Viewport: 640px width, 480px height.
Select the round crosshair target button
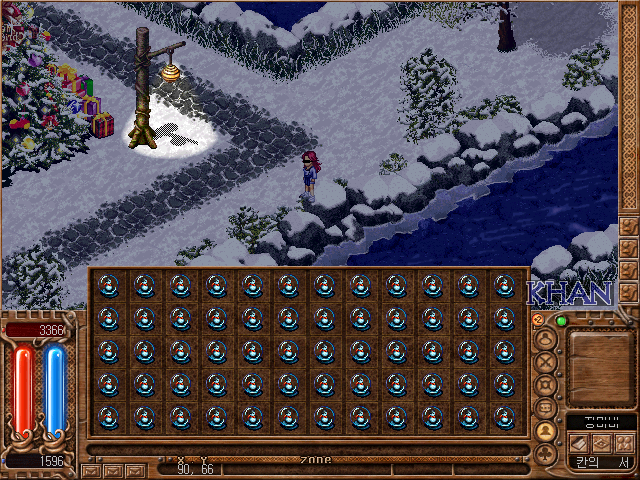click(546, 385)
